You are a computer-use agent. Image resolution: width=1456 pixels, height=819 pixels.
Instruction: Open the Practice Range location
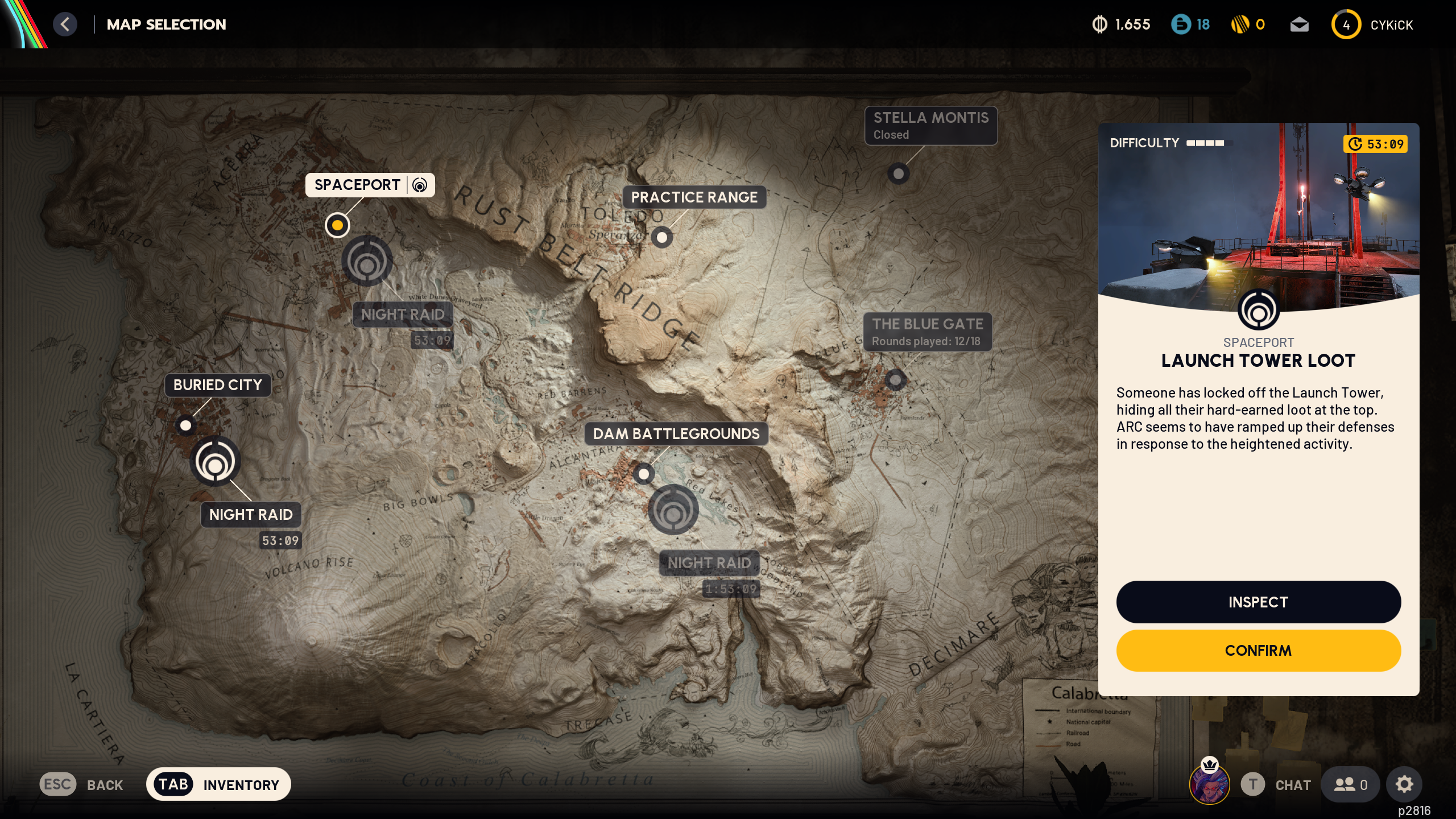pyautogui.click(x=663, y=237)
